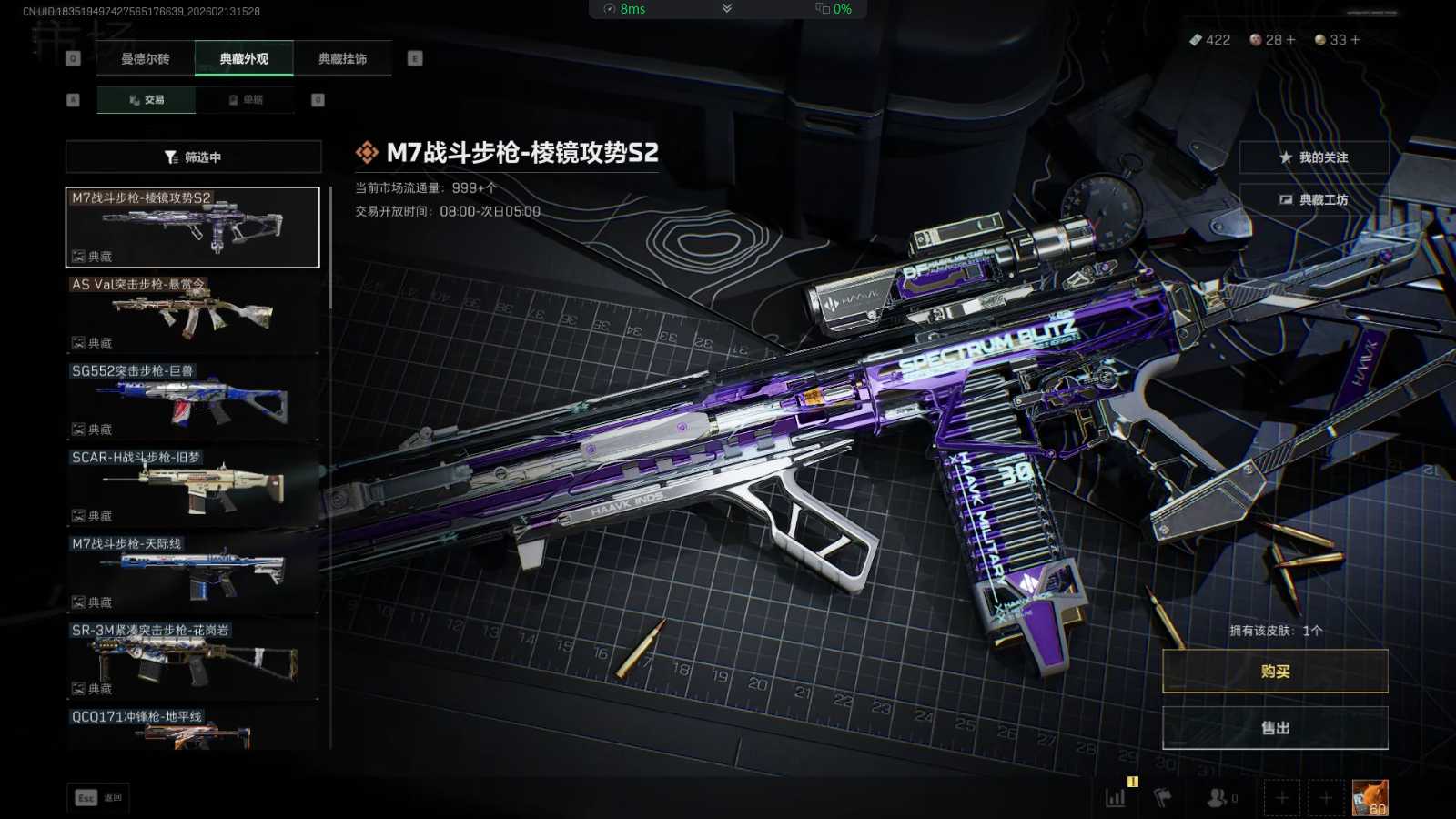
Task: Open 我的关注 favorites
Action: click(x=1313, y=157)
